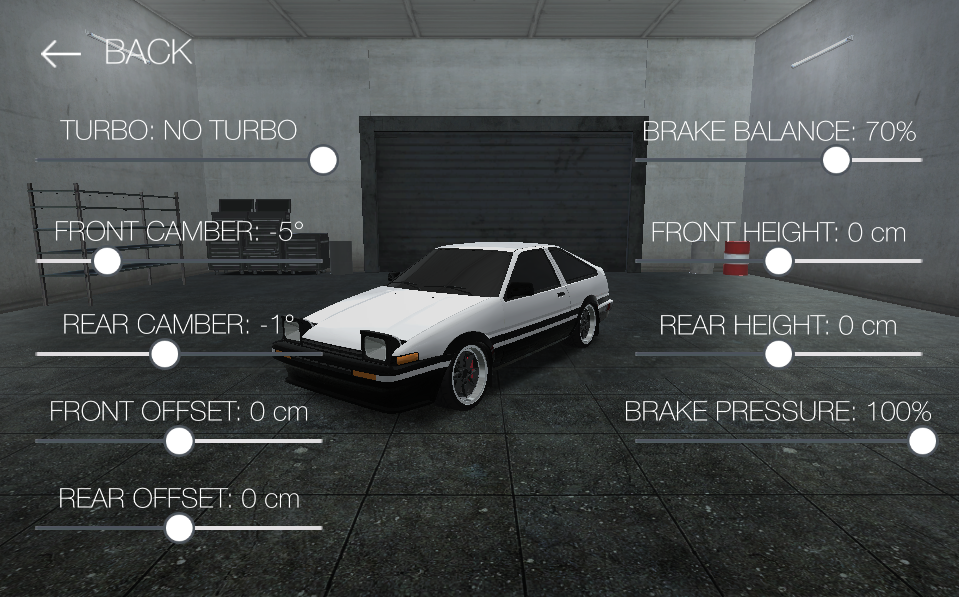Select the Brake Pressure slider handle
The width and height of the screenshot is (959, 597).
tap(922, 440)
